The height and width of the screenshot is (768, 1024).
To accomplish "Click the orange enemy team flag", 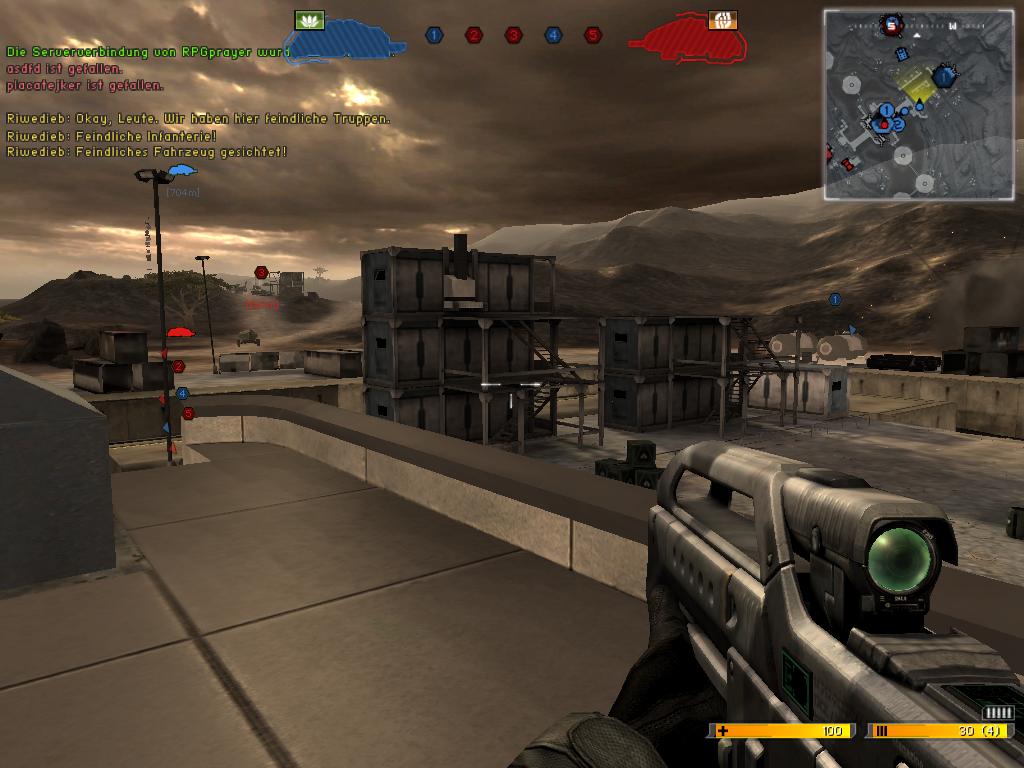I will [x=722, y=20].
